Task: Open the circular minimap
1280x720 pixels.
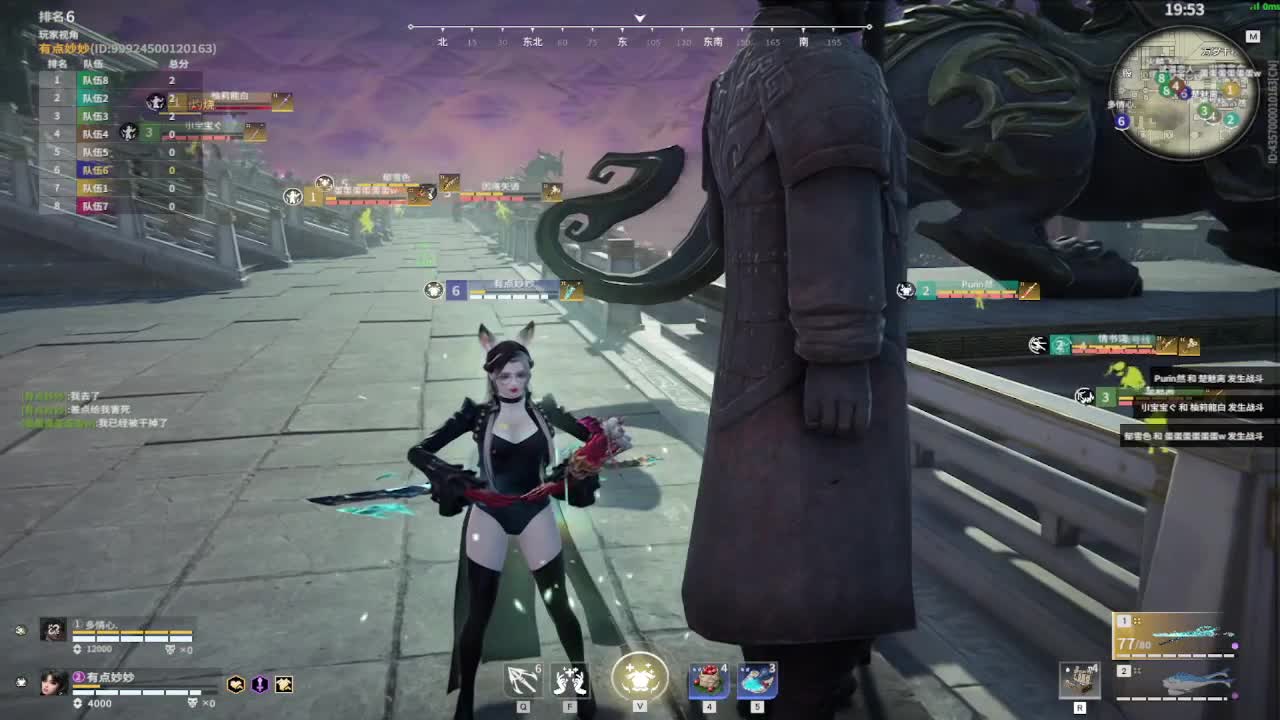Action: 1185,93
